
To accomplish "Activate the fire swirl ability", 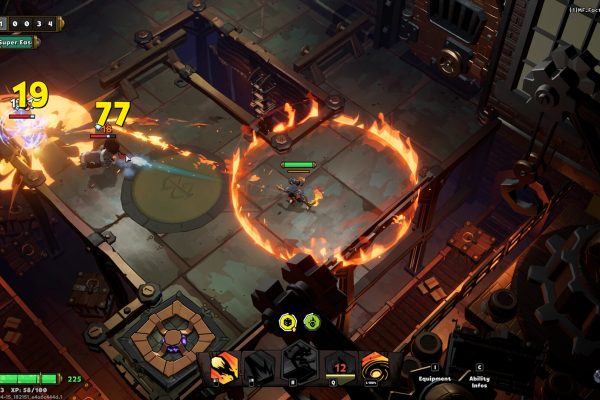I will pyautogui.click(x=378, y=368).
